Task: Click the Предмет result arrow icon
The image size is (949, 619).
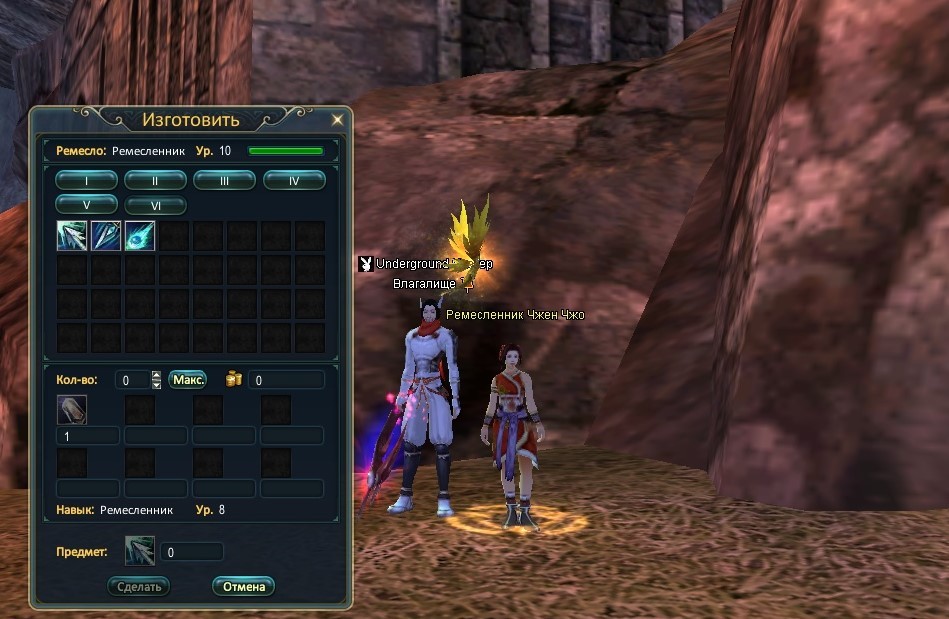Action: click(x=139, y=551)
